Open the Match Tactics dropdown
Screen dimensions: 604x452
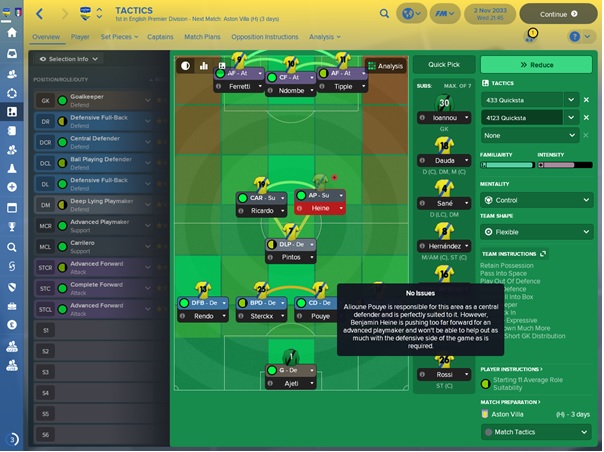[x=536, y=432]
